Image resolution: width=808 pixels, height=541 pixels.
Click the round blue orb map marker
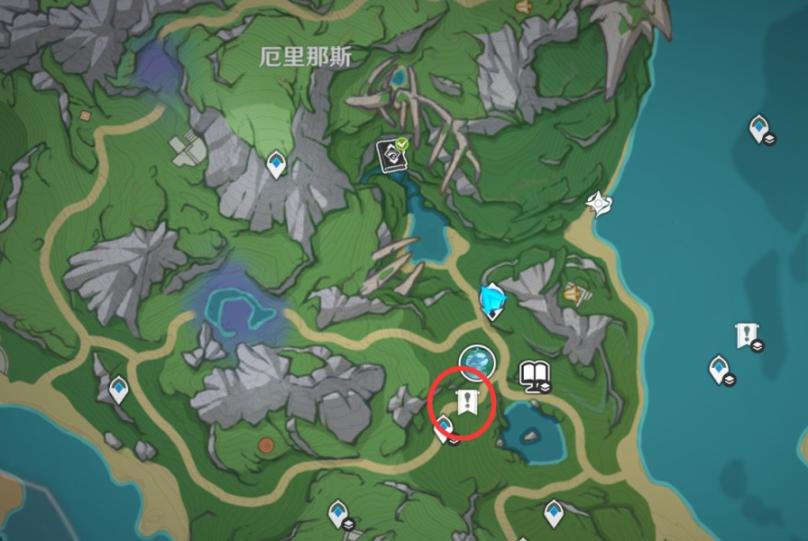pyautogui.click(x=475, y=360)
